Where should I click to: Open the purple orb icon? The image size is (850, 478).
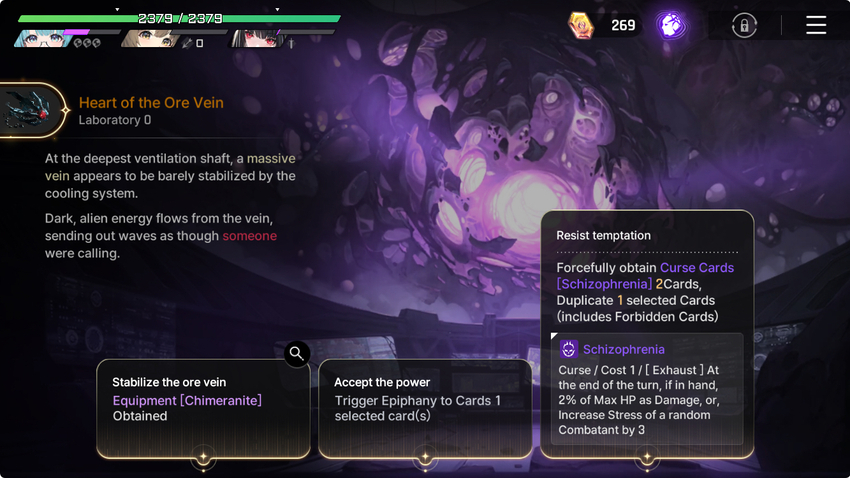pyautogui.click(x=671, y=25)
